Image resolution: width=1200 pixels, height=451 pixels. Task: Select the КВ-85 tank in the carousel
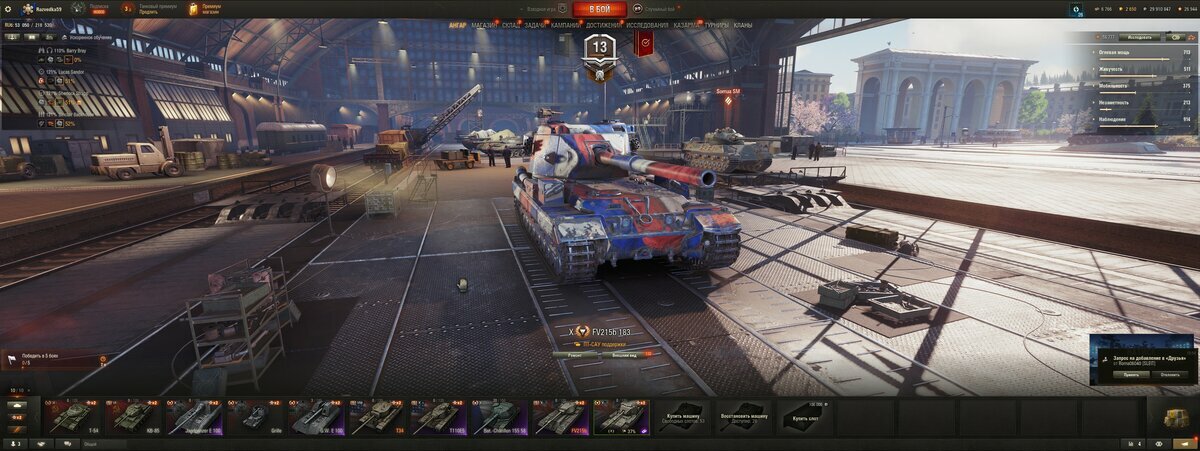pyautogui.click(x=133, y=416)
